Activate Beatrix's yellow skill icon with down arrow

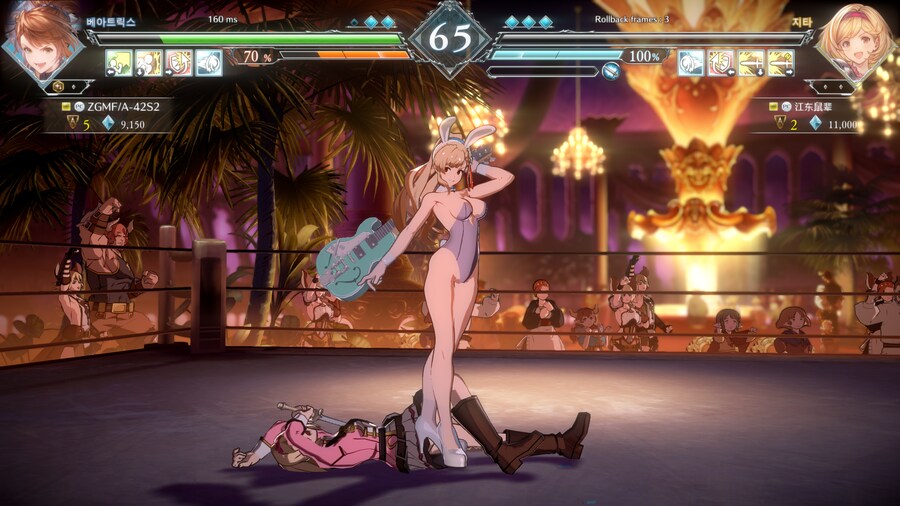[149, 63]
